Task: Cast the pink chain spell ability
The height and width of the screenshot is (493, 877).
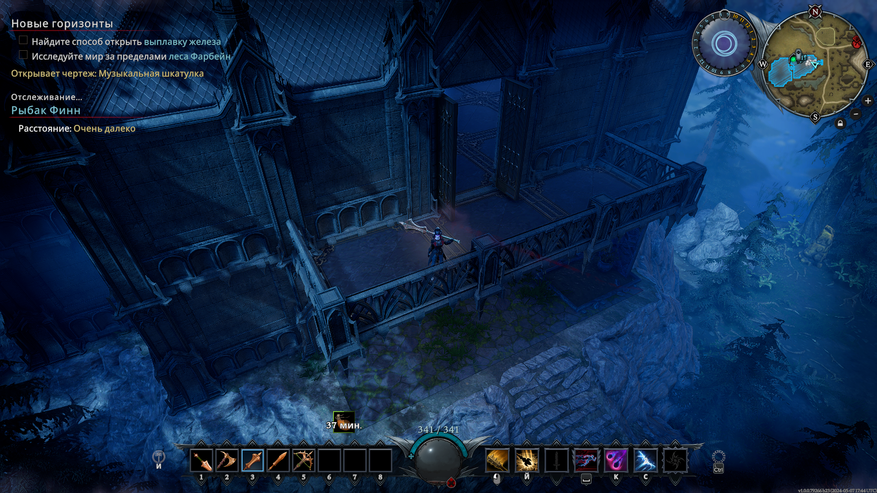Action: pos(615,460)
